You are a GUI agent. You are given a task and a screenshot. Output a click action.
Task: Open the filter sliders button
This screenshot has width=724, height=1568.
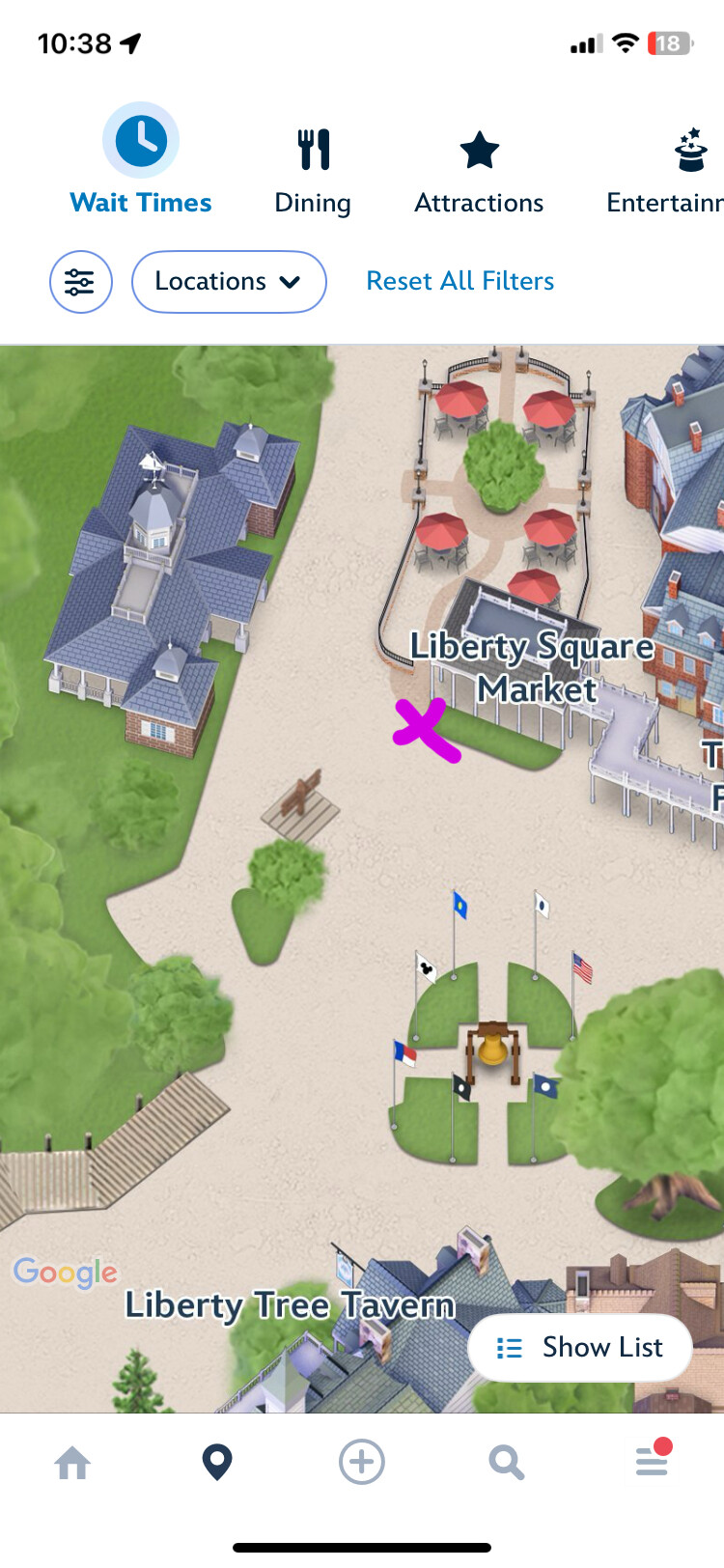[81, 282]
